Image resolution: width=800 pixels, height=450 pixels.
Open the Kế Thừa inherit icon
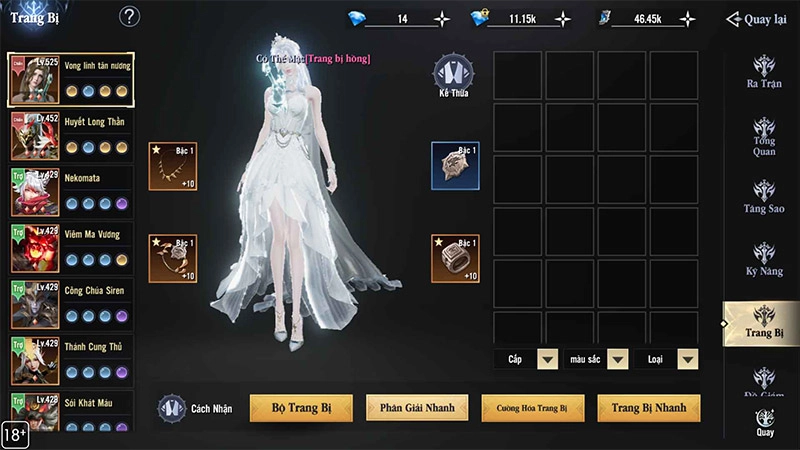pos(453,76)
